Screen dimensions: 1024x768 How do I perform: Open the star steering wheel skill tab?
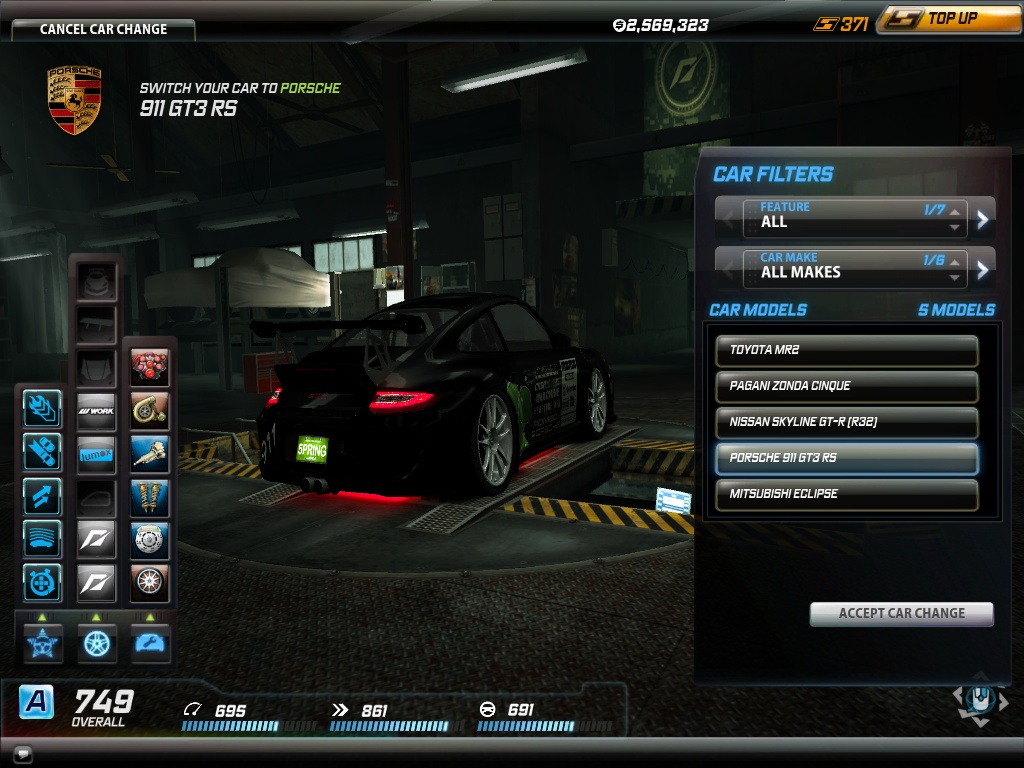tap(43, 642)
